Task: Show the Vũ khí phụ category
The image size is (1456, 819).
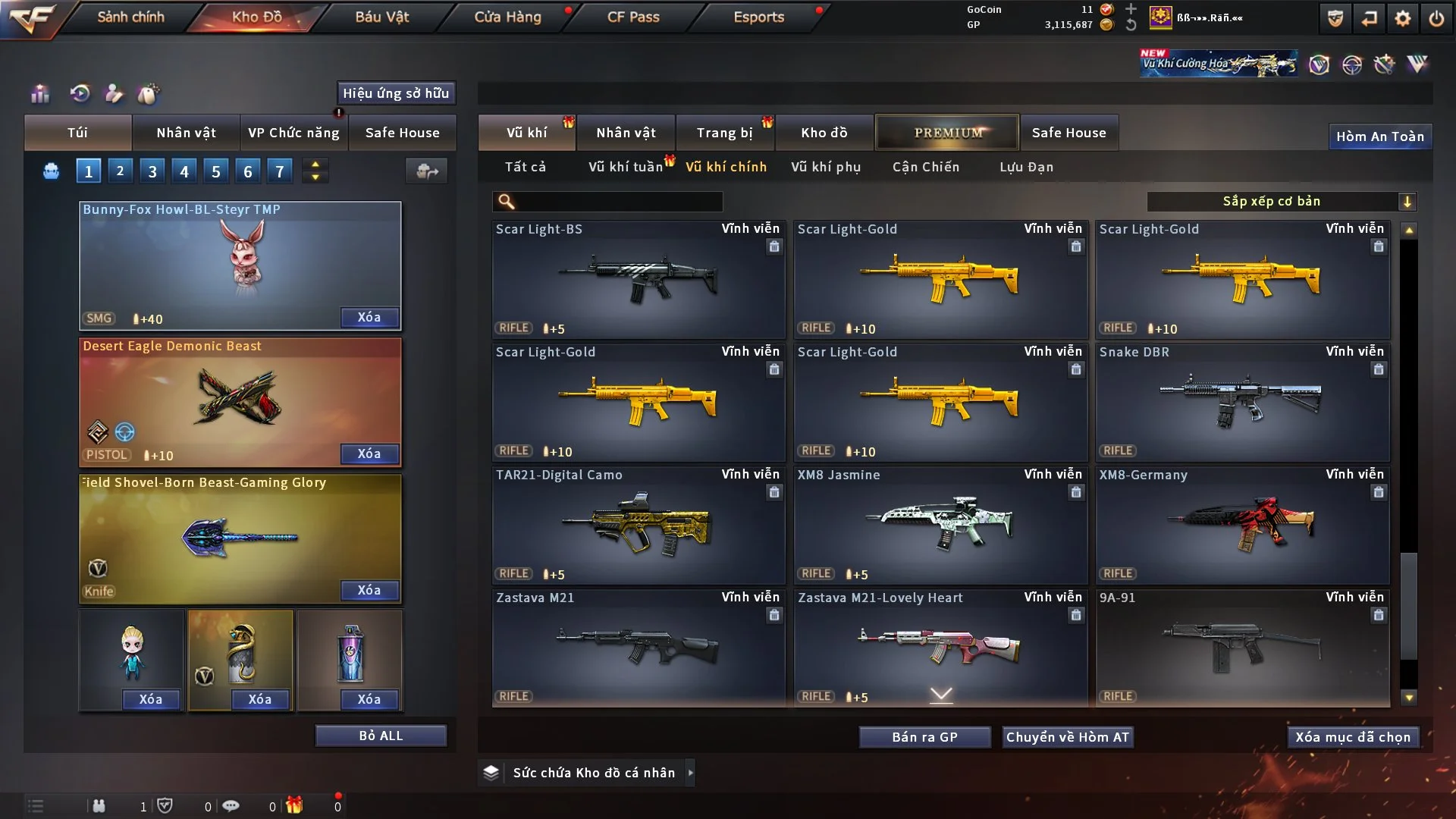Action: click(826, 167)
